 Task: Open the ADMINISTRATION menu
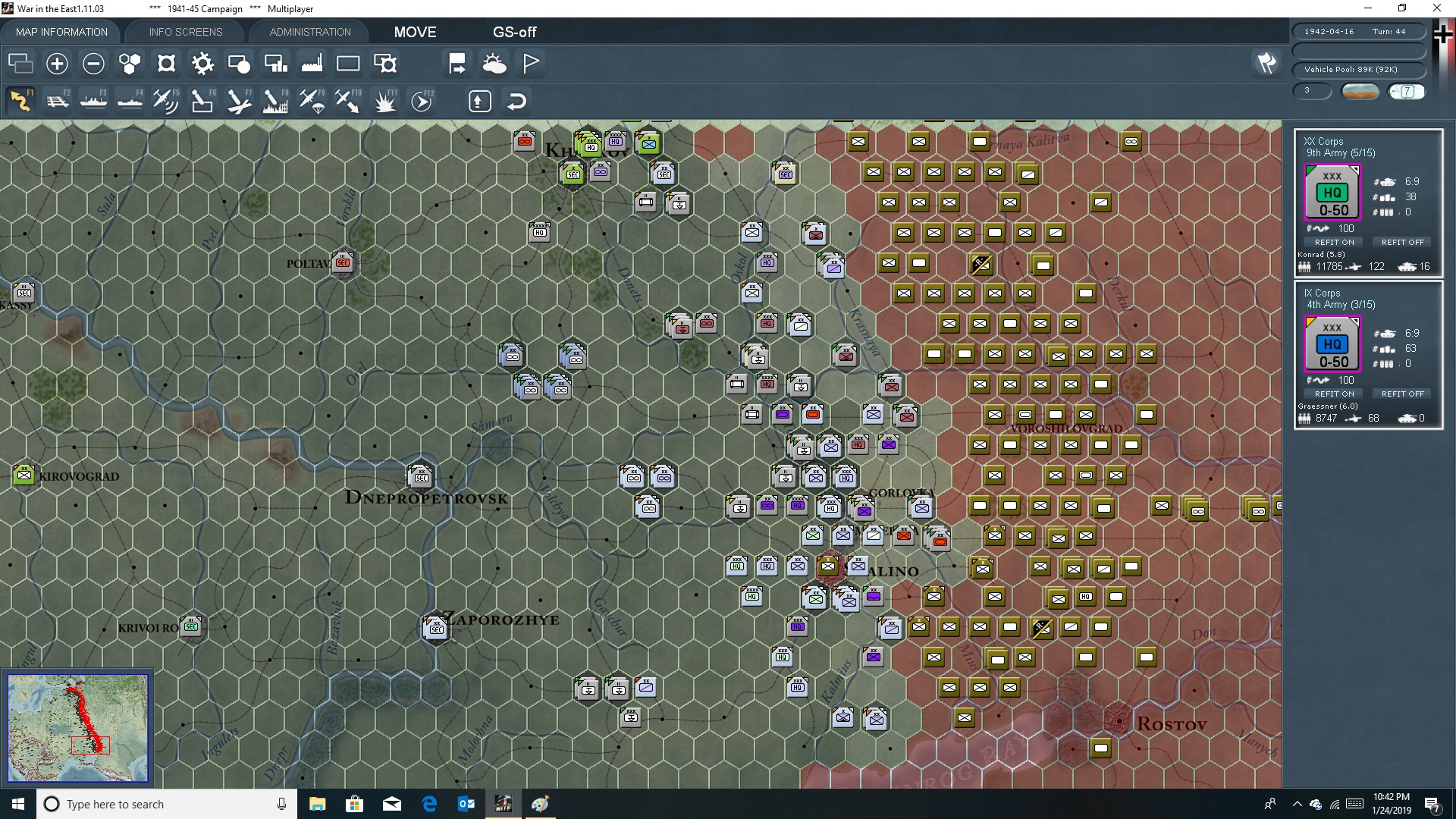[x=309, y=32]
